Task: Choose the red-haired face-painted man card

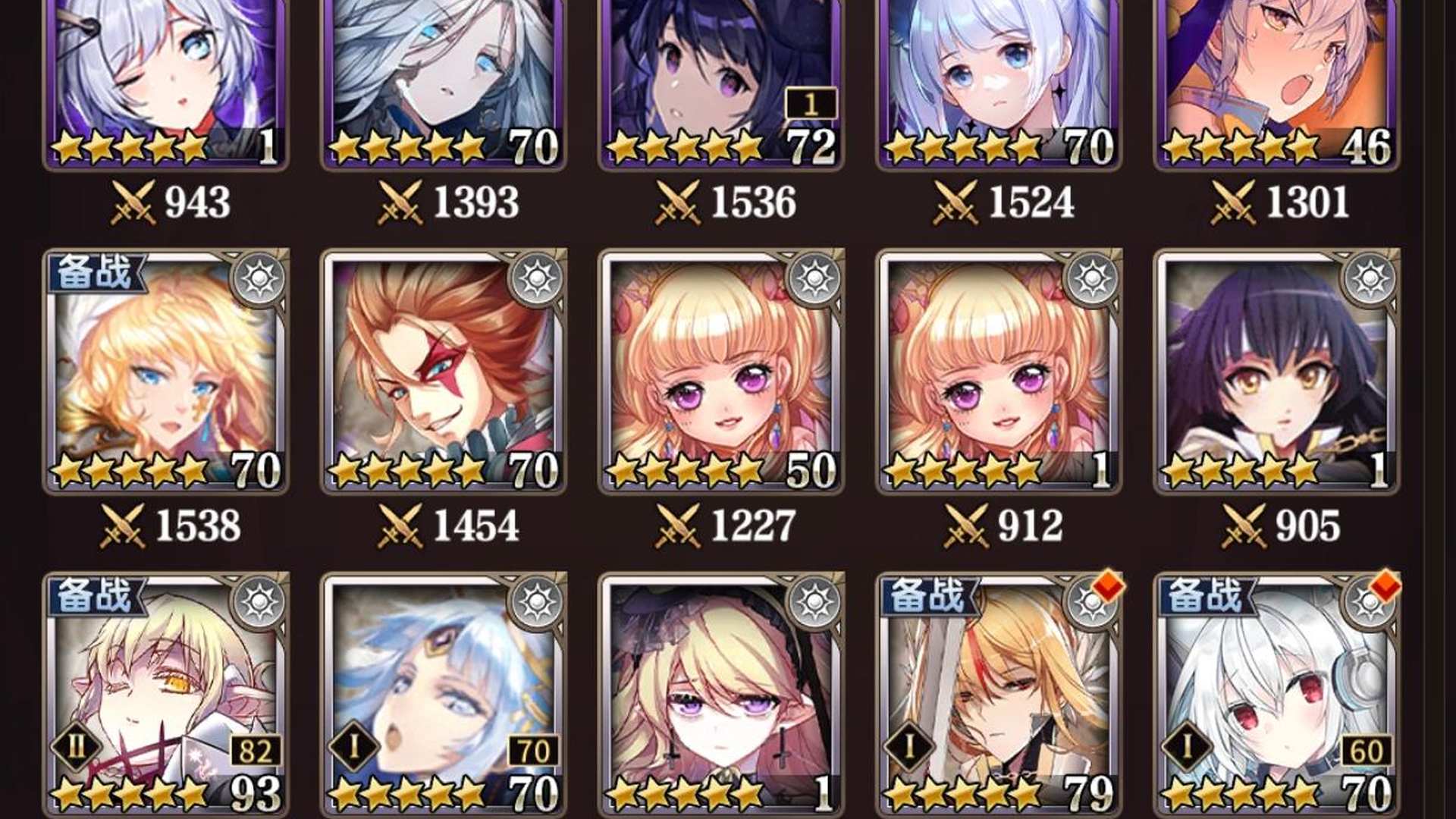Action: pos(444,372)
